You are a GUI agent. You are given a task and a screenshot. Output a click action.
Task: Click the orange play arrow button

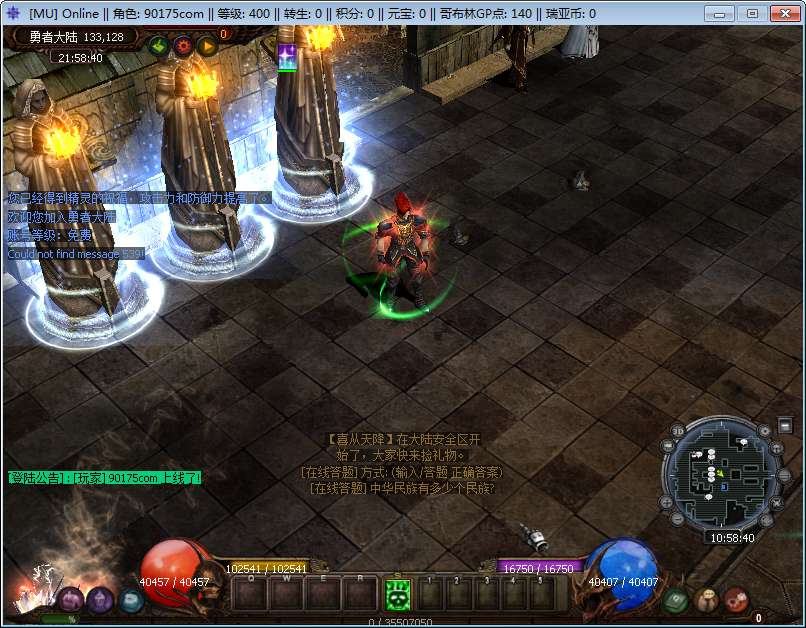207,45
